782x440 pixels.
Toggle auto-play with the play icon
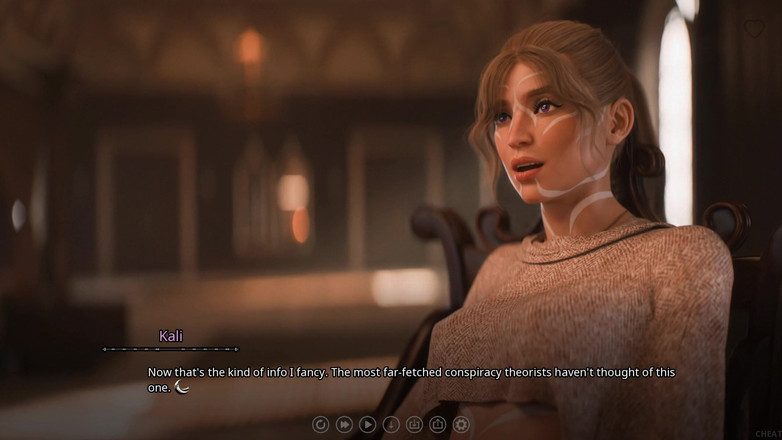[367, 424]
